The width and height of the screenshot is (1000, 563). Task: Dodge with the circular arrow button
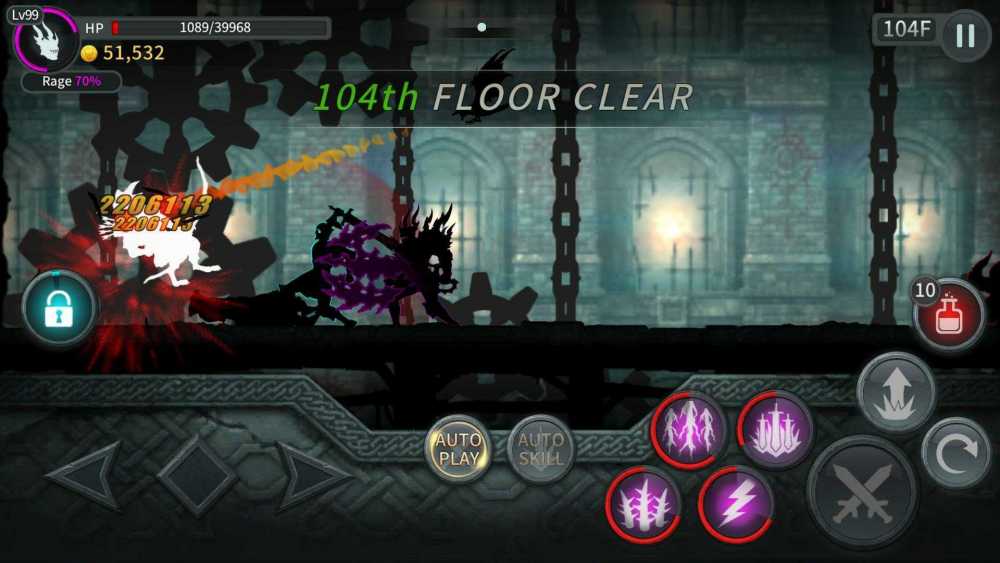[955, 453]
